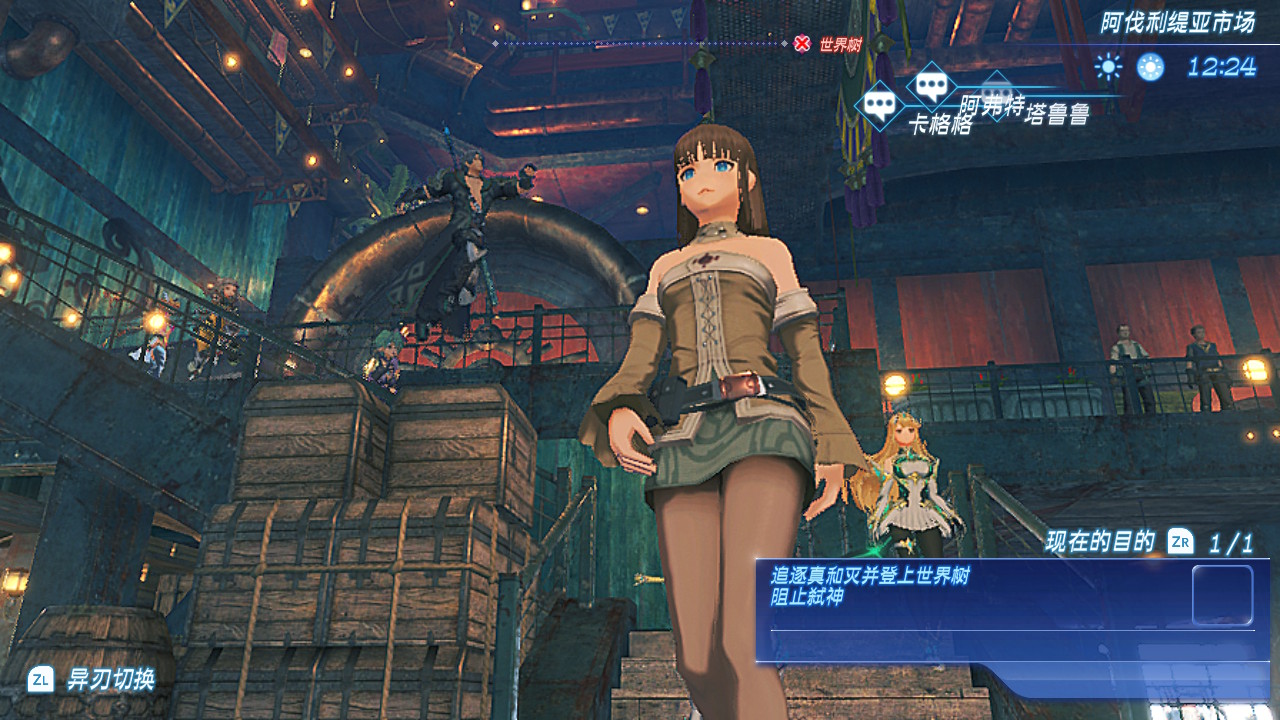This screenshot has height=720, width=1280.
Task: Click the empty square in objective panel
Action: coord(1222,595)
